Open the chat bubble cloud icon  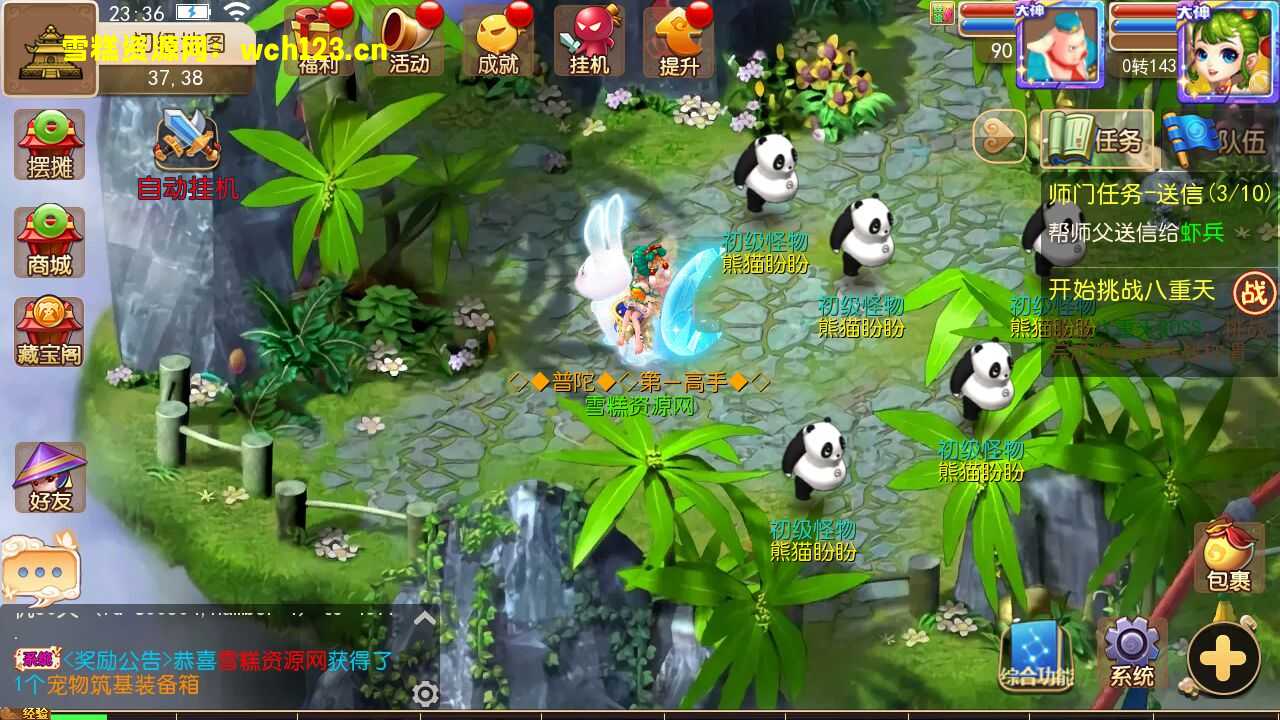click(x=40, y=568)
